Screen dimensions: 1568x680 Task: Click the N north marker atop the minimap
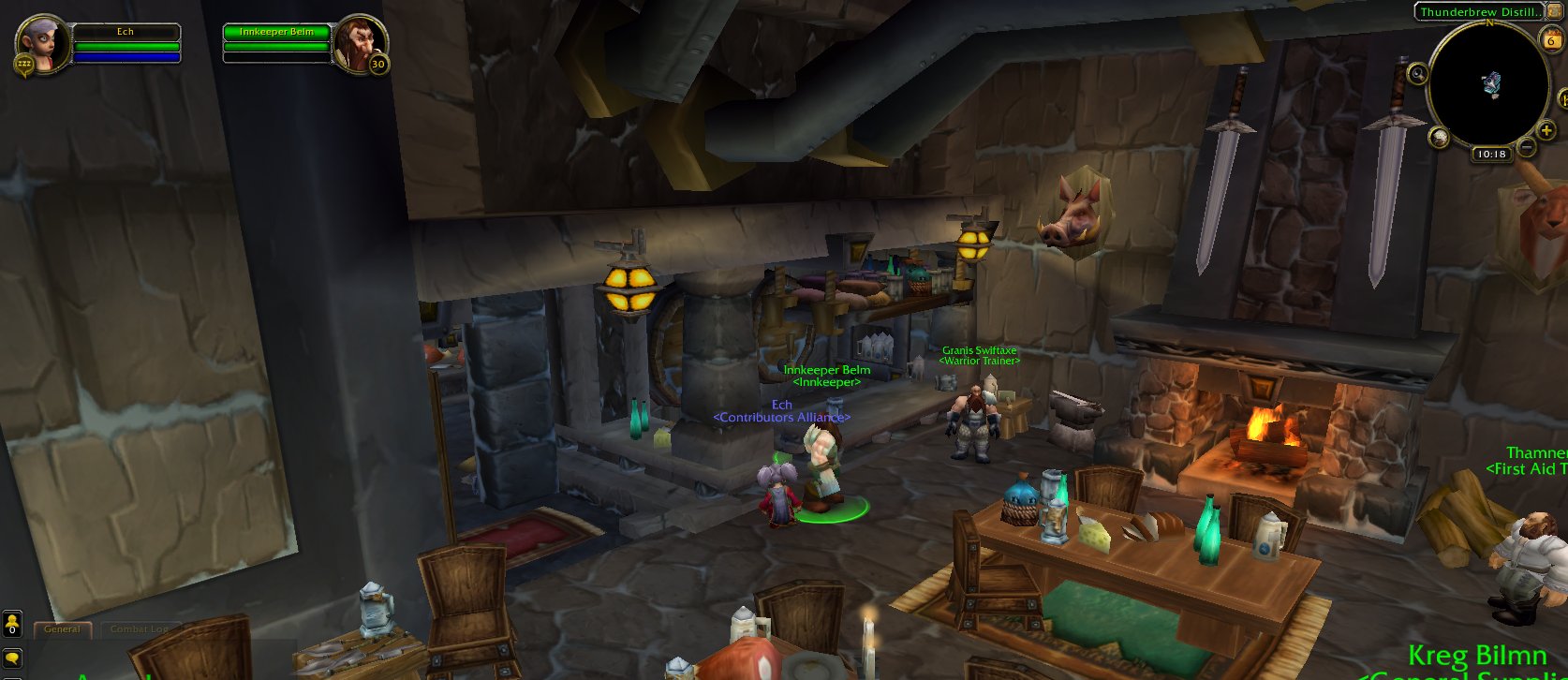(1490, 22)
